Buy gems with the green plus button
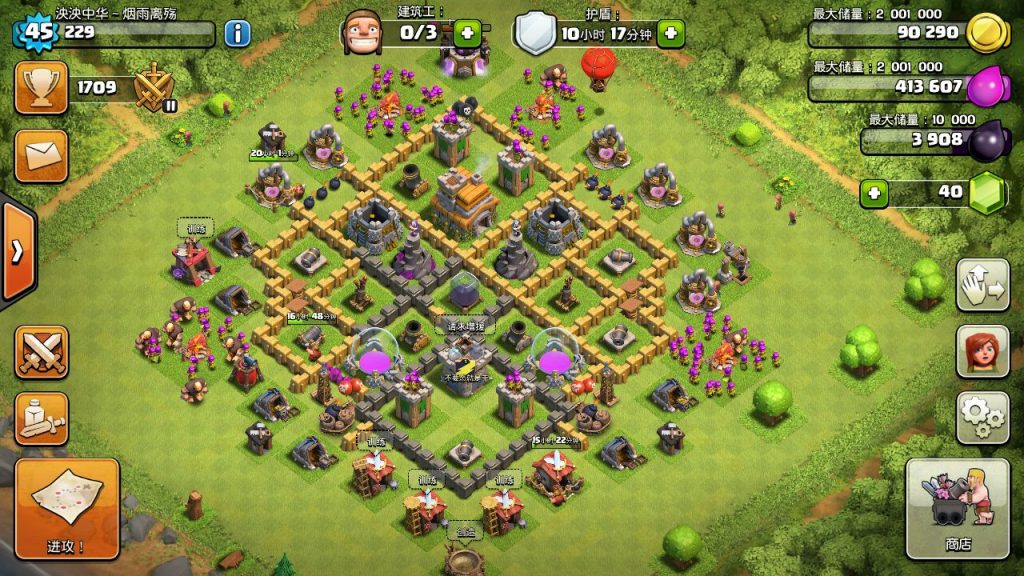1024x576 pixels. point(875,191)
